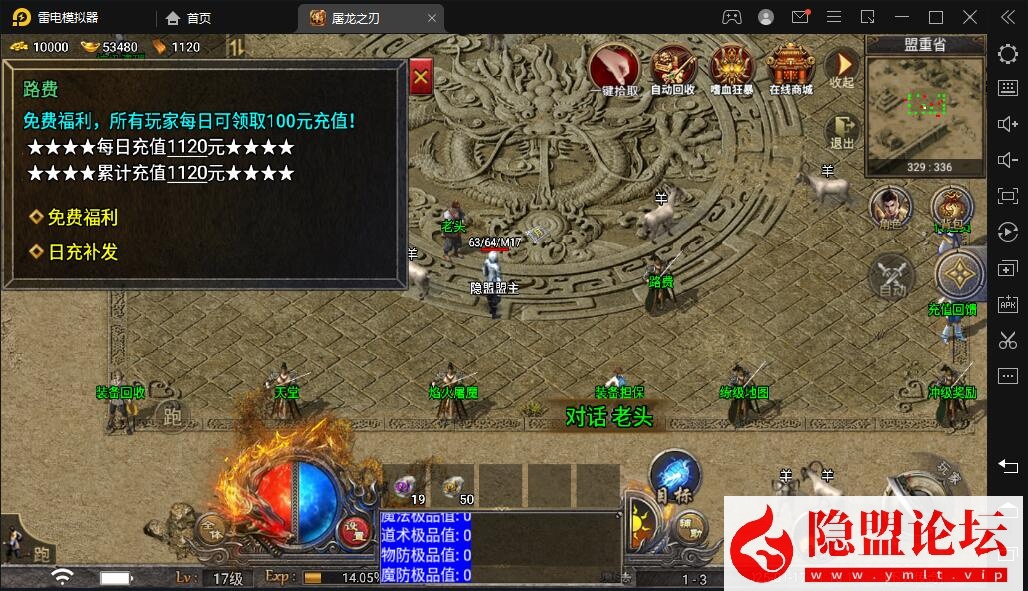Switch to the emulator 首页 home tab
The height and width of the screenshot is (591, 1028).
(189, 18)
